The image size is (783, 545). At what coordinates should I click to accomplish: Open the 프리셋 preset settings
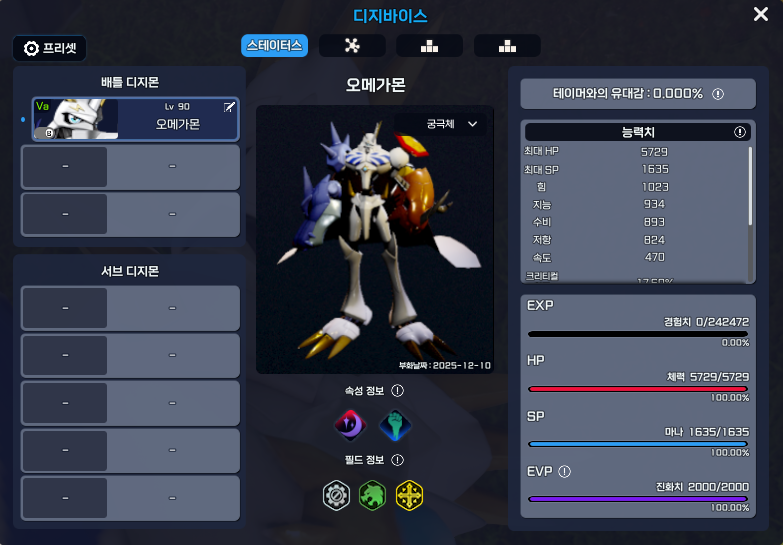[50, 48]
